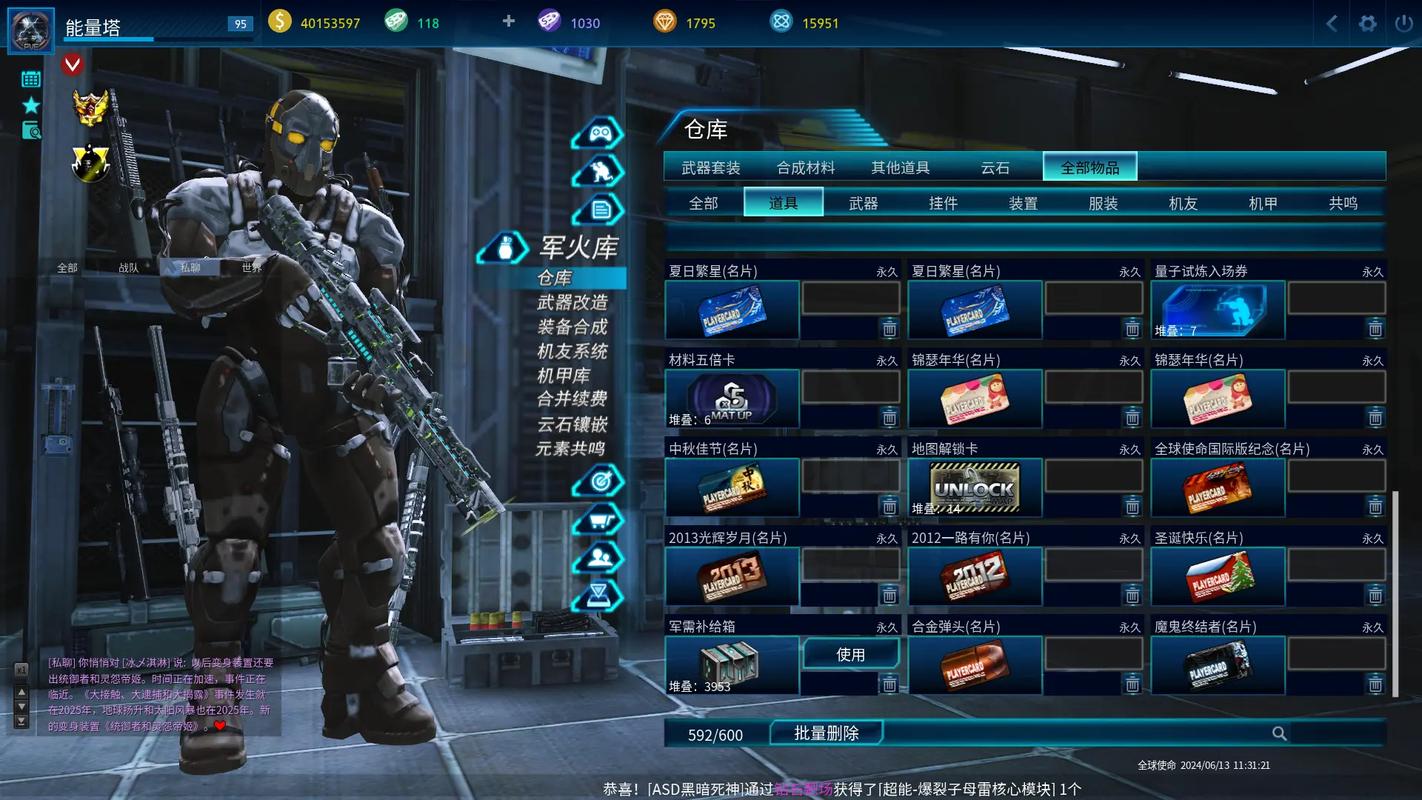Select 云石镶嵌 from the menu
Screen dimensions: 1422x800
pos(572,424)
